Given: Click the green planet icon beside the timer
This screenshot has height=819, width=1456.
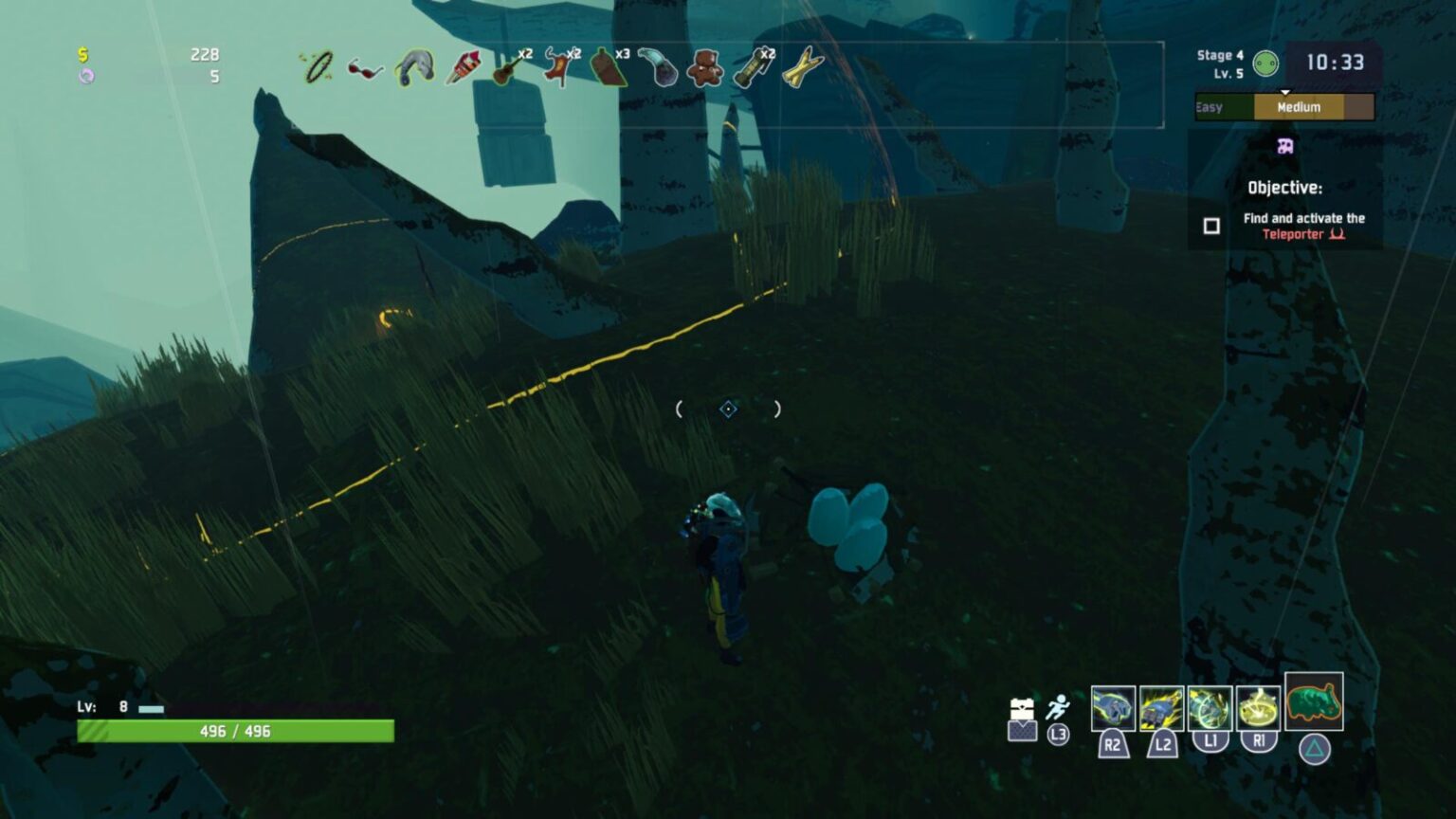Looking at the screenshot, I should coord(1266,64).
